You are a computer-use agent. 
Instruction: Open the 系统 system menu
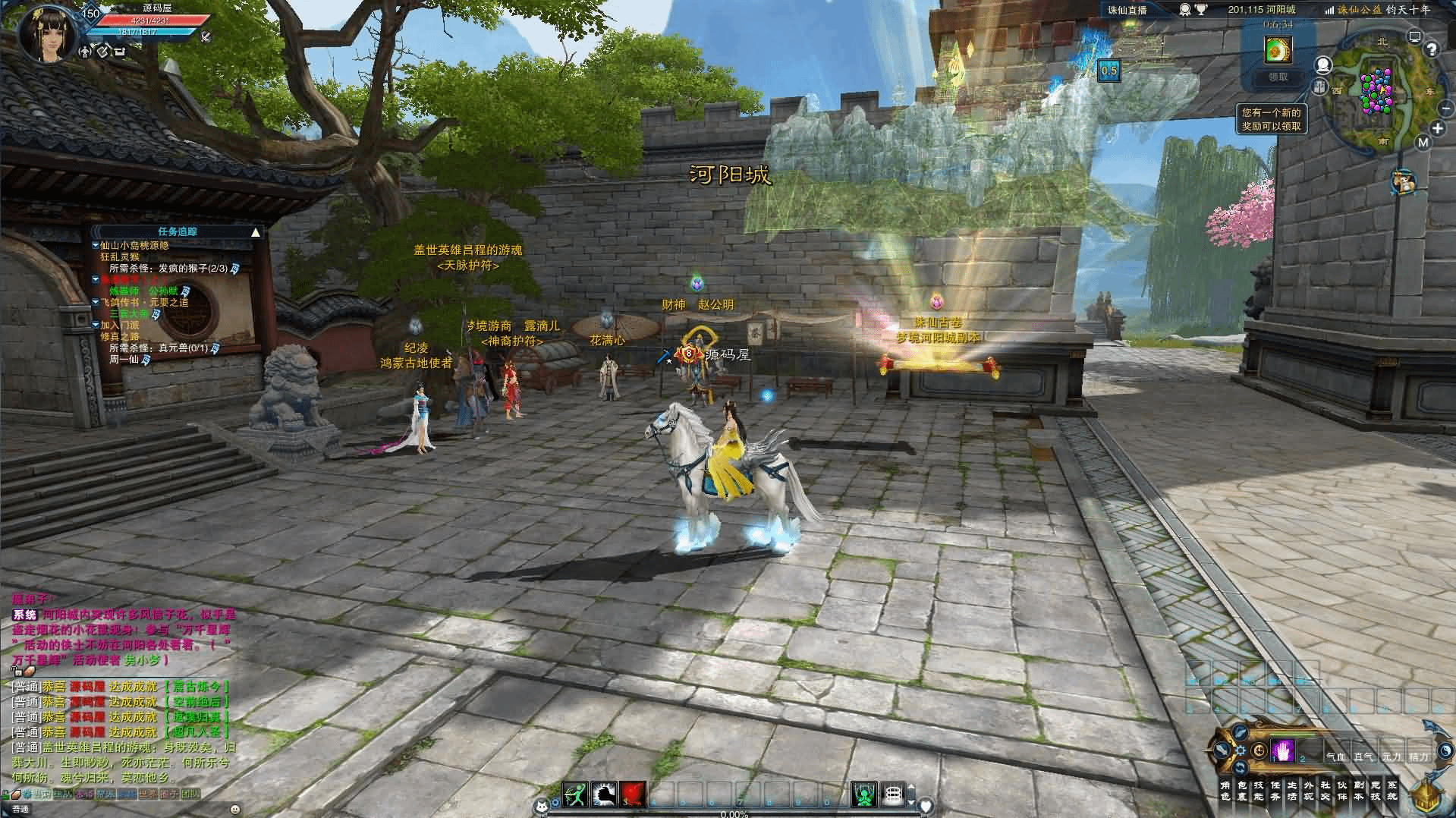tap(1392, 791)
